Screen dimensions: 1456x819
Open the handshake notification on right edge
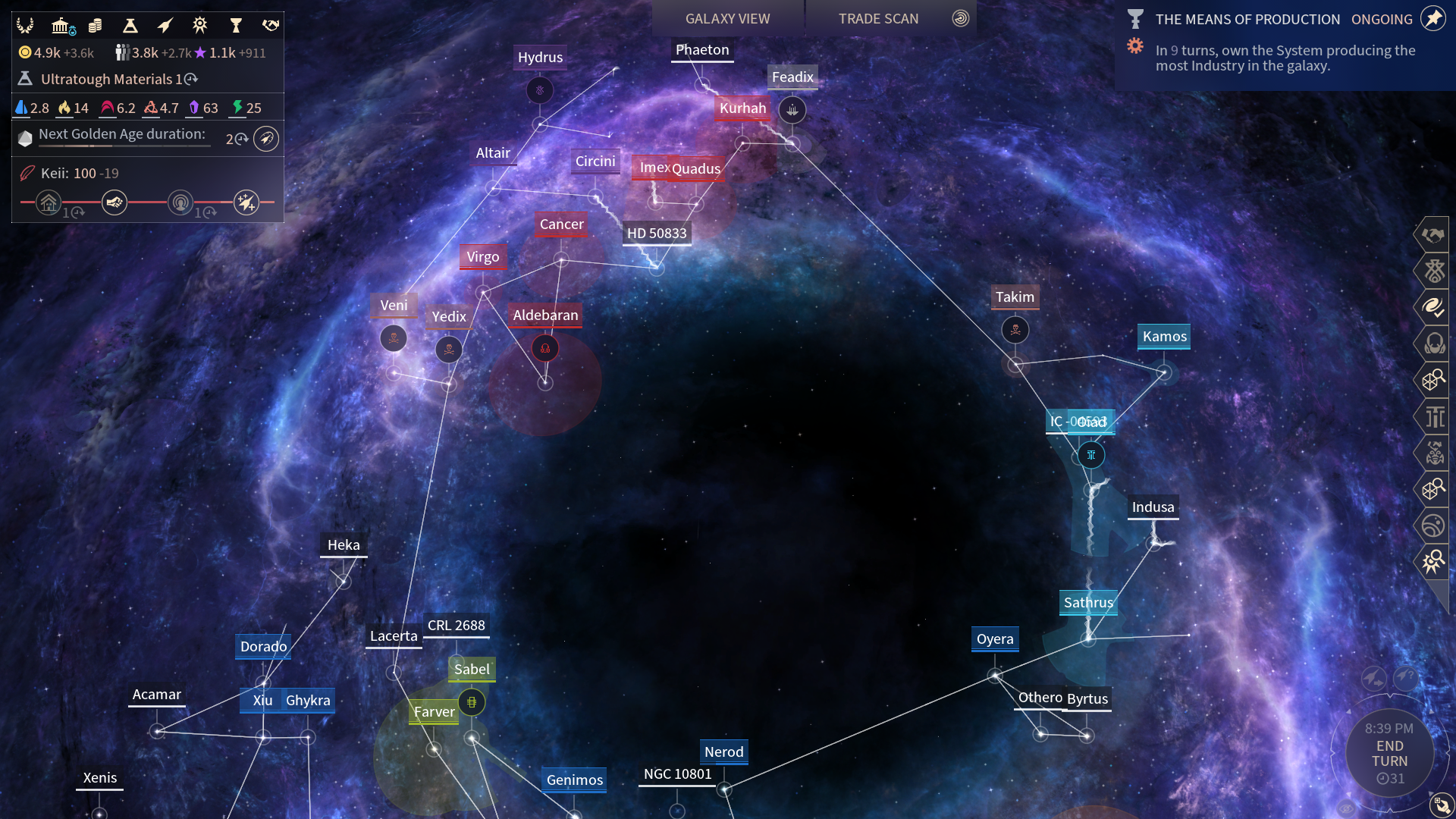pos(1433,235)
